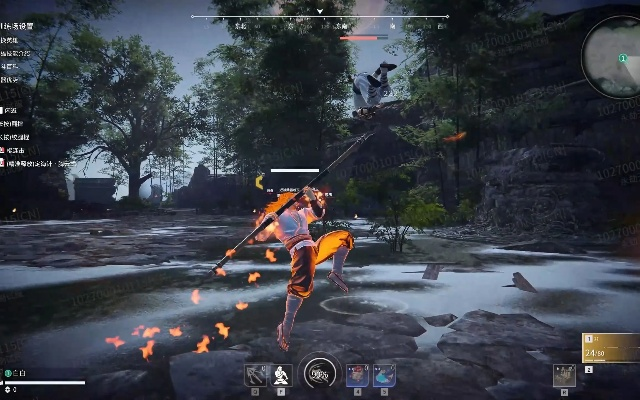Select the lone item slot at bottom right
The image size is (640, 400).
click(564, 375)
